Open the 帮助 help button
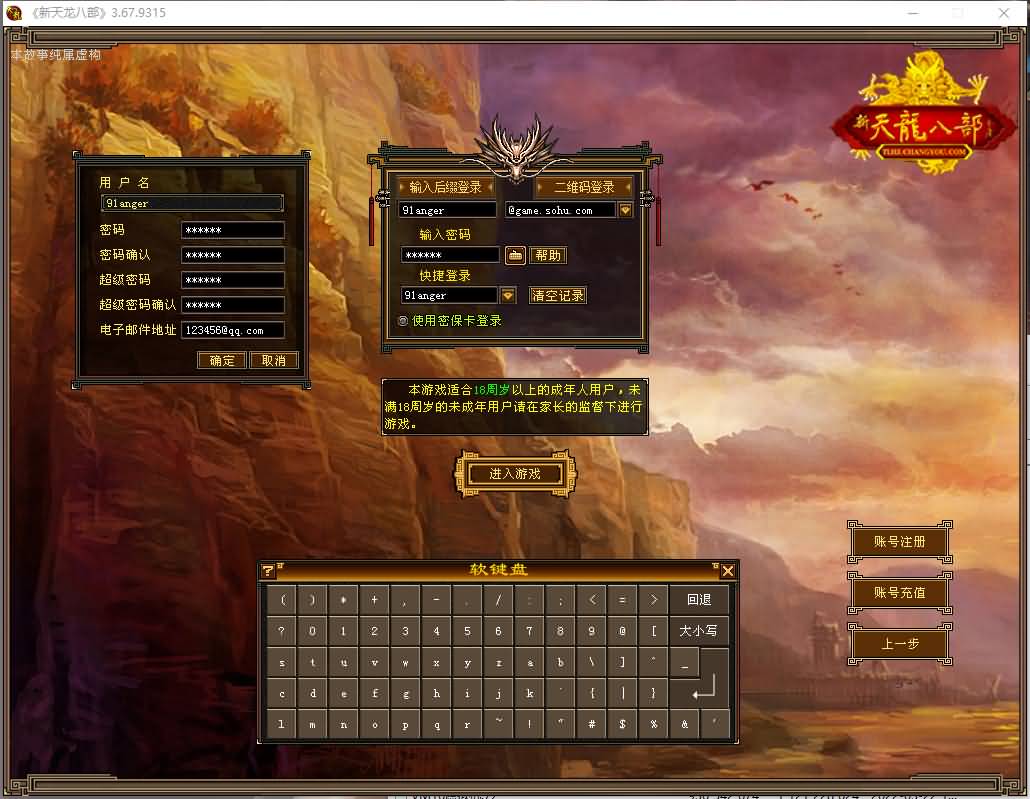Viewport: 1030px width, 799px height. [x=548, y=255]
